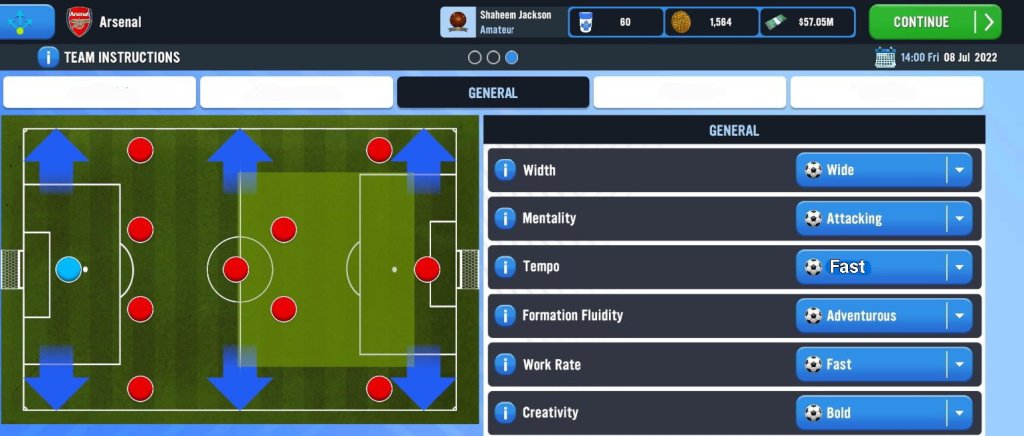Change the Tempo dropdown setting
Screen dimensions: 1024x436
[884, 267]
